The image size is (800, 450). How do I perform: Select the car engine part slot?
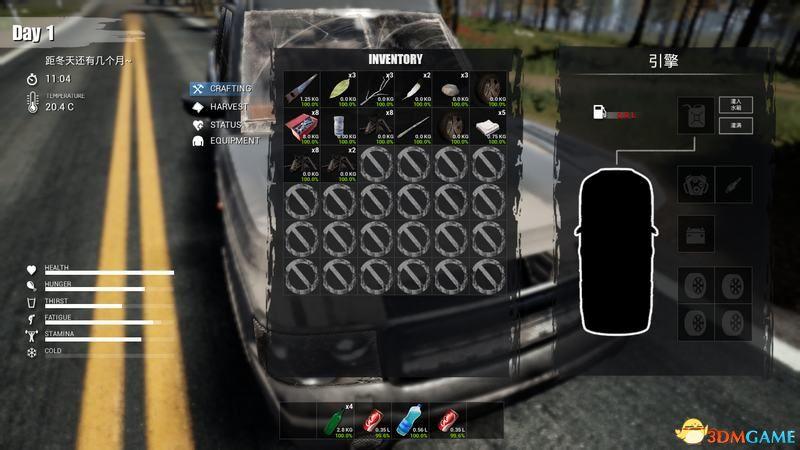pyautogui.click(x=694, y=183)
